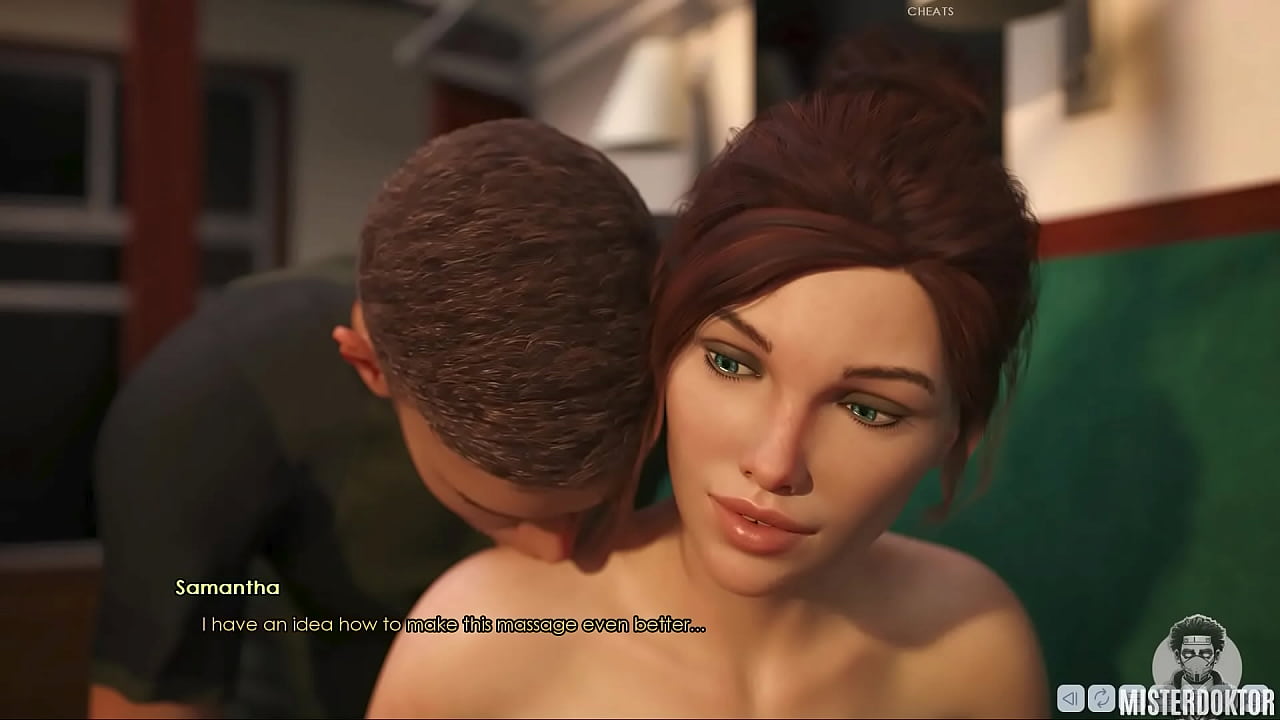The height and width of the screenshot is (720, 1280).
Task: Toggle auto-forward mode with circular arrows button
Action: (1102, 698)
